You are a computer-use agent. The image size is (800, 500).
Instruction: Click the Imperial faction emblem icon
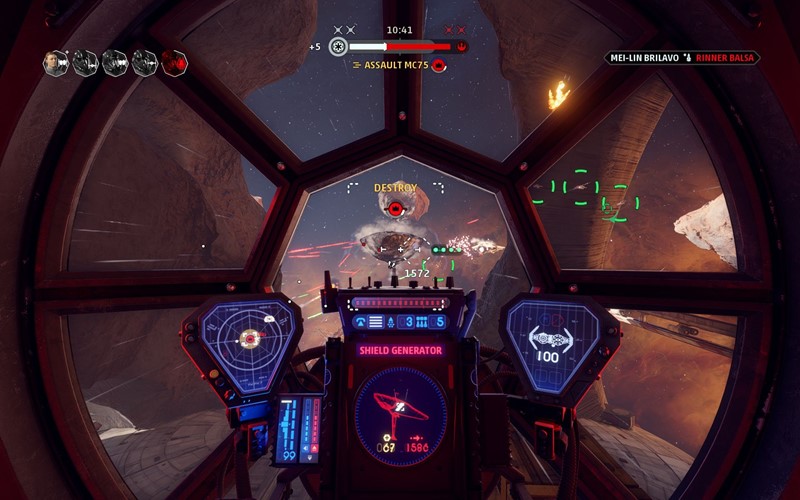coord(338,46)
